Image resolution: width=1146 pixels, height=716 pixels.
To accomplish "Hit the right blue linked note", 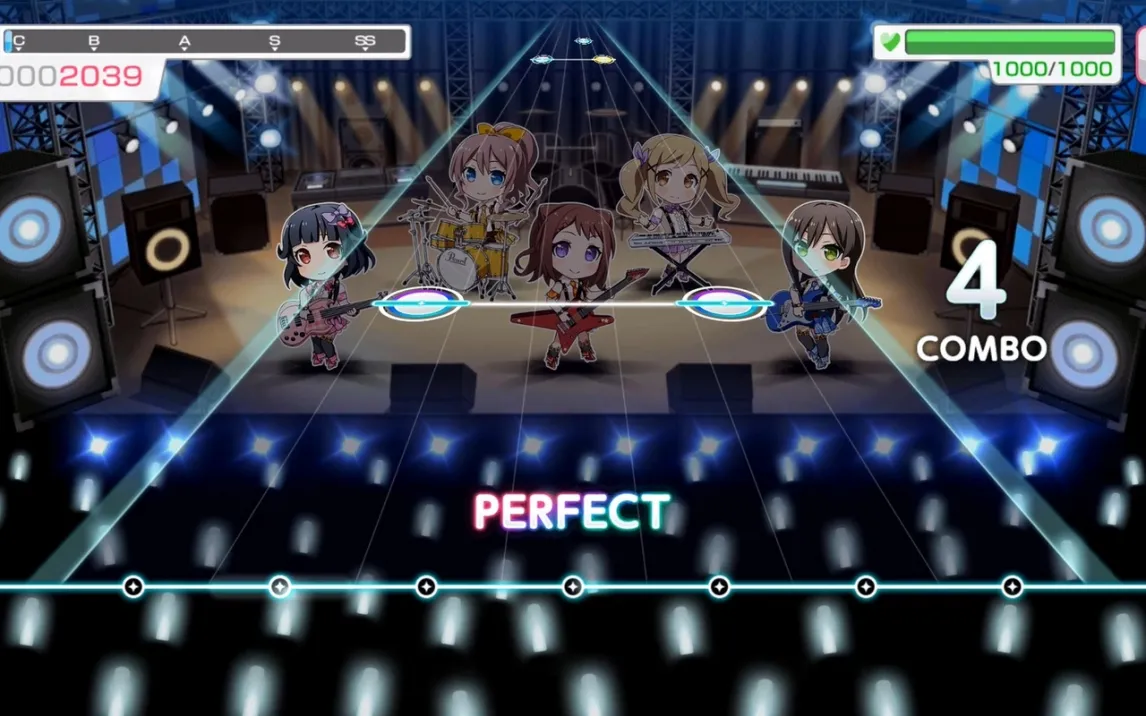I will click(x=722, y=302).
